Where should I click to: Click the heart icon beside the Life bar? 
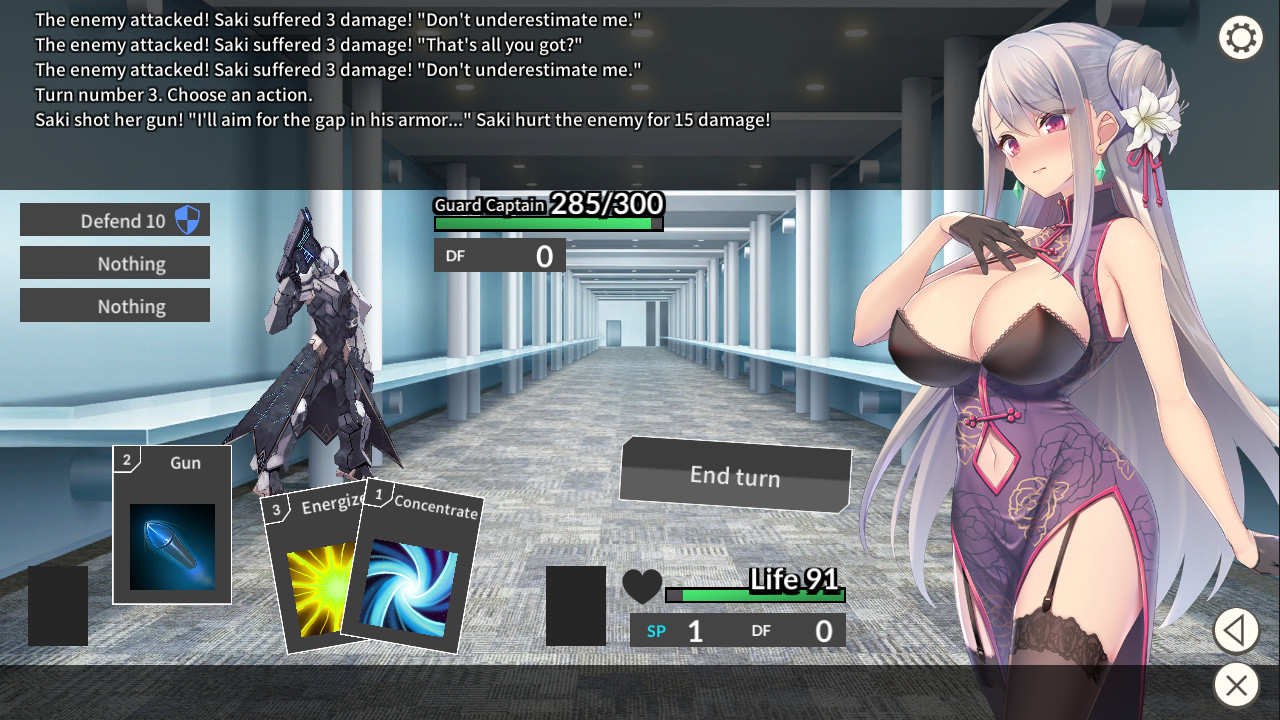(644, 586)
